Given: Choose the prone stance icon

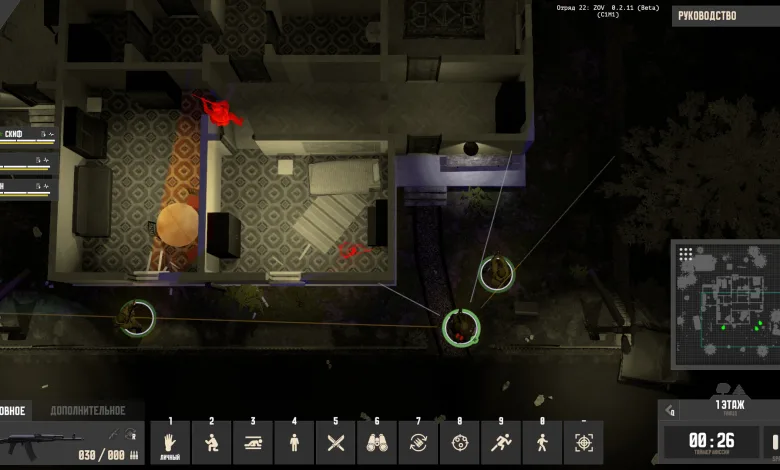Looking at the screenshot, I should [253, 442].
